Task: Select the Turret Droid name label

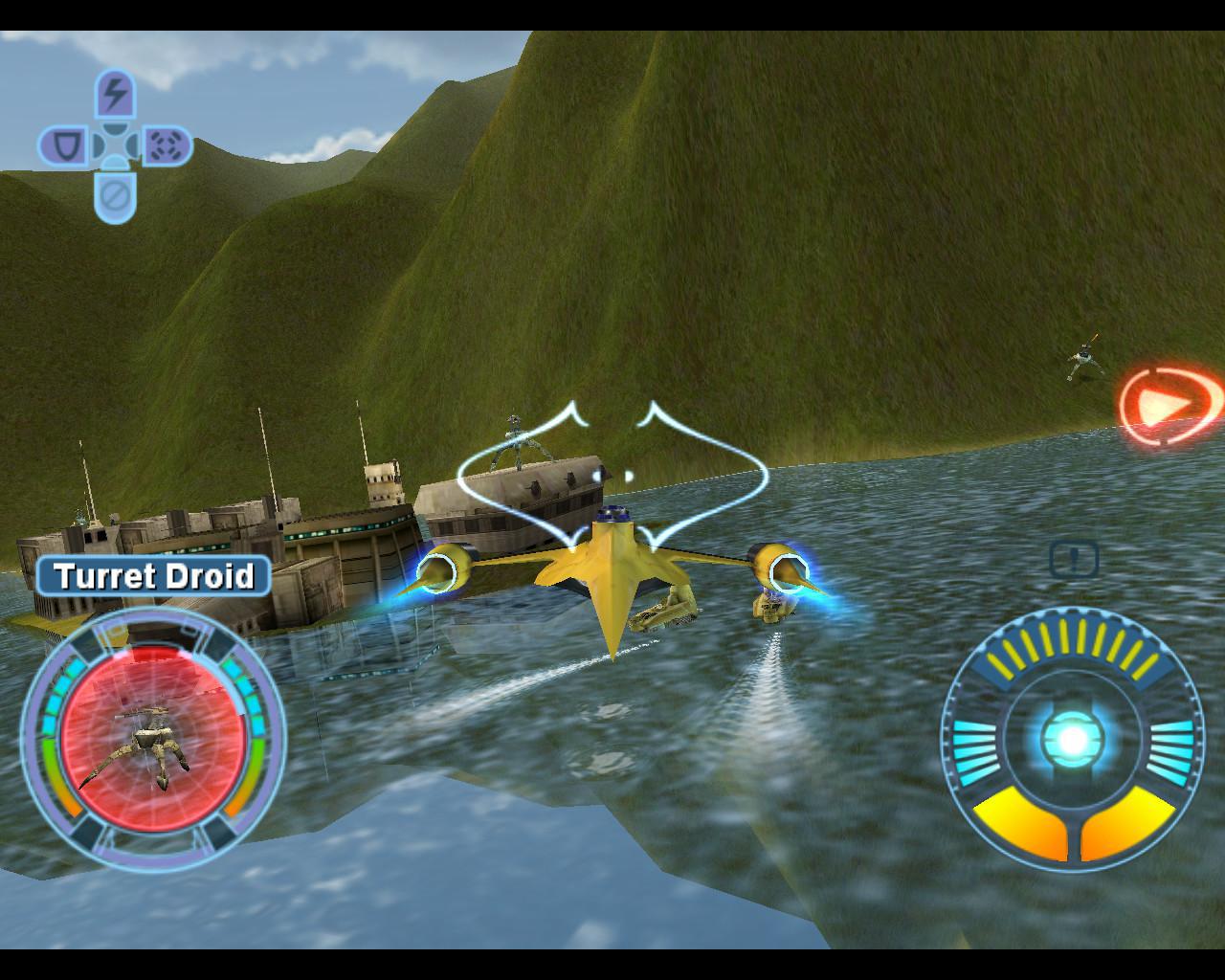Action: pos(156,576)
